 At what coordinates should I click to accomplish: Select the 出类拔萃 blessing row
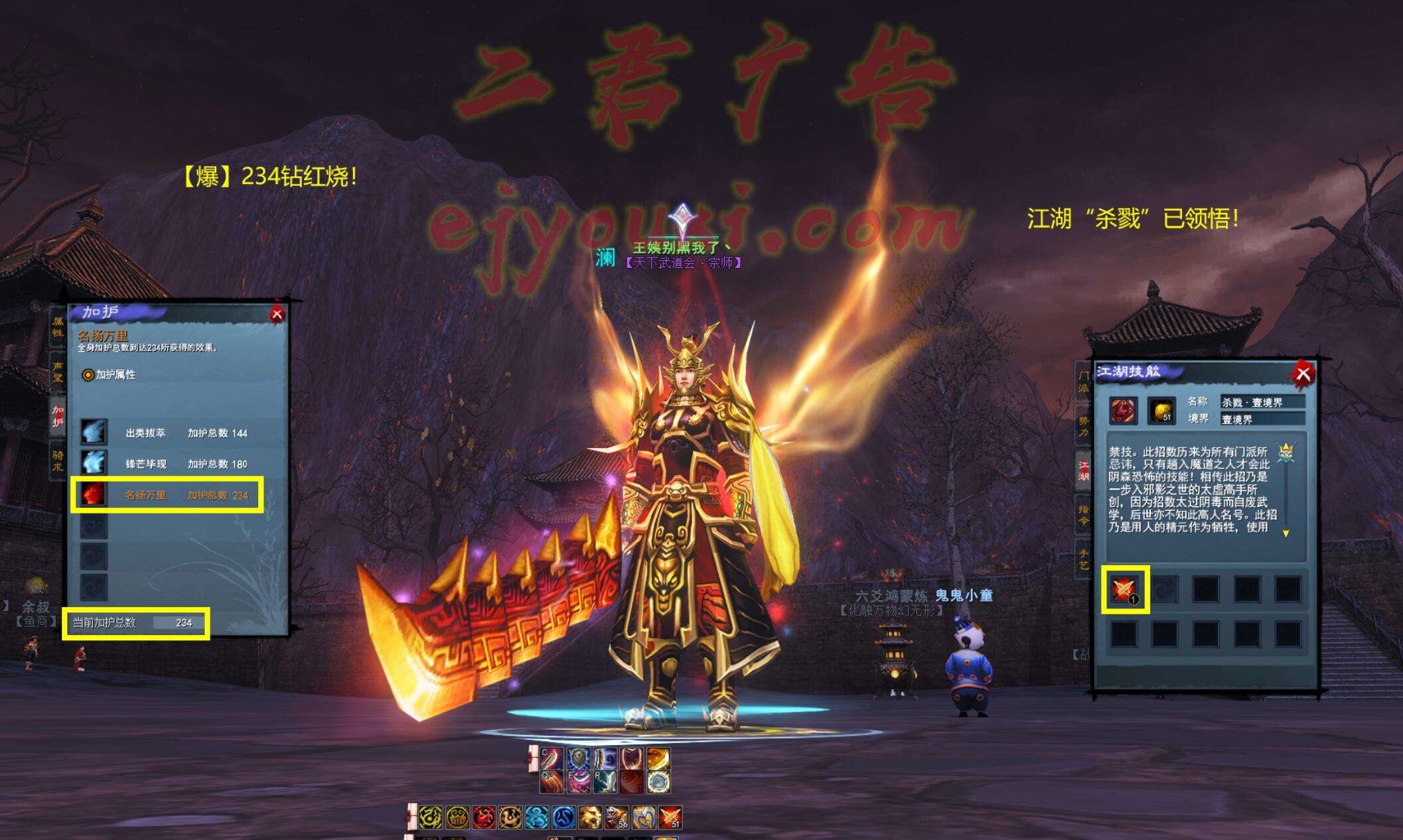point(166,433)
